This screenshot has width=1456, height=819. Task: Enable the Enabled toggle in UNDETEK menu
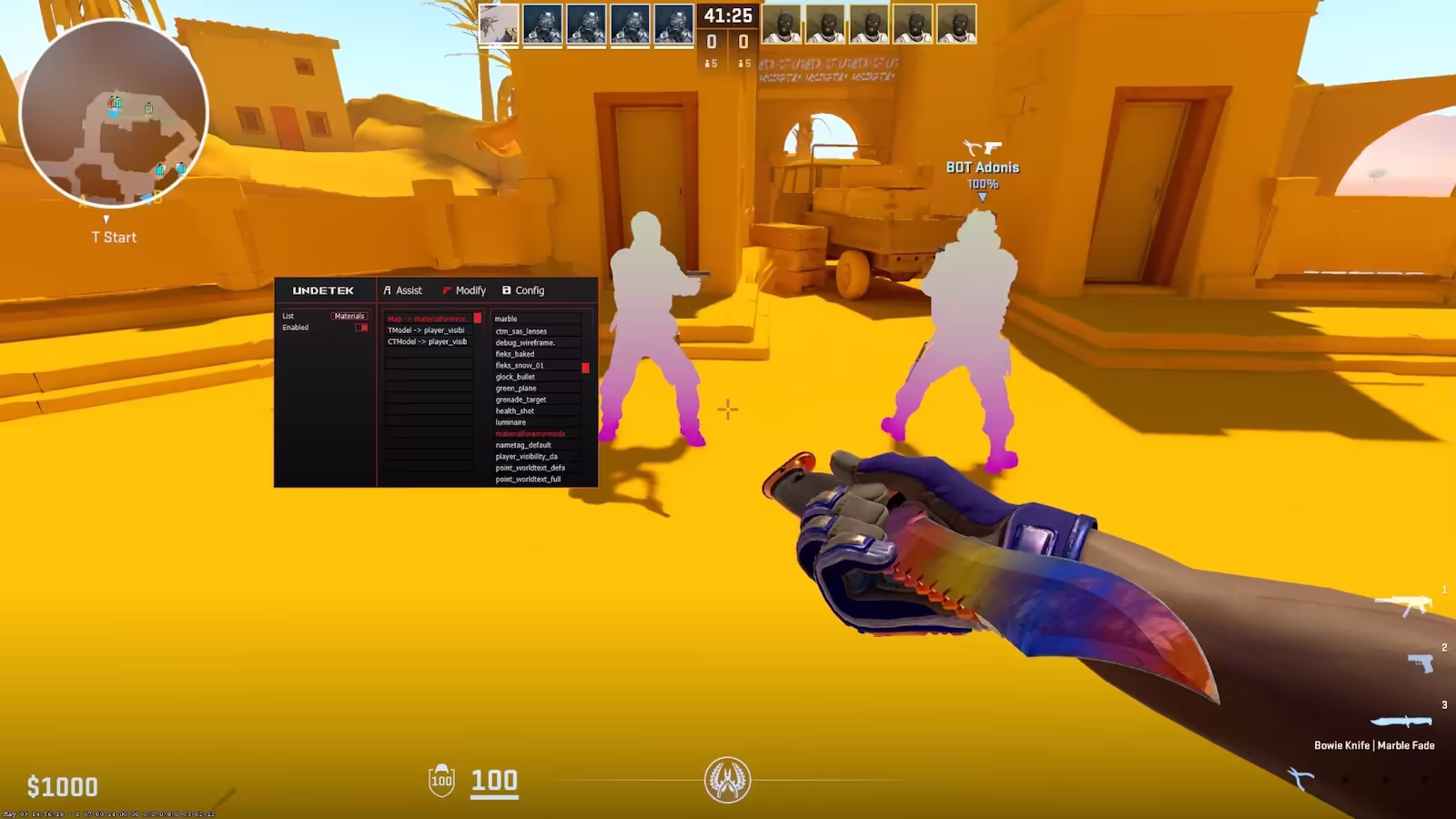pos(362,328)
